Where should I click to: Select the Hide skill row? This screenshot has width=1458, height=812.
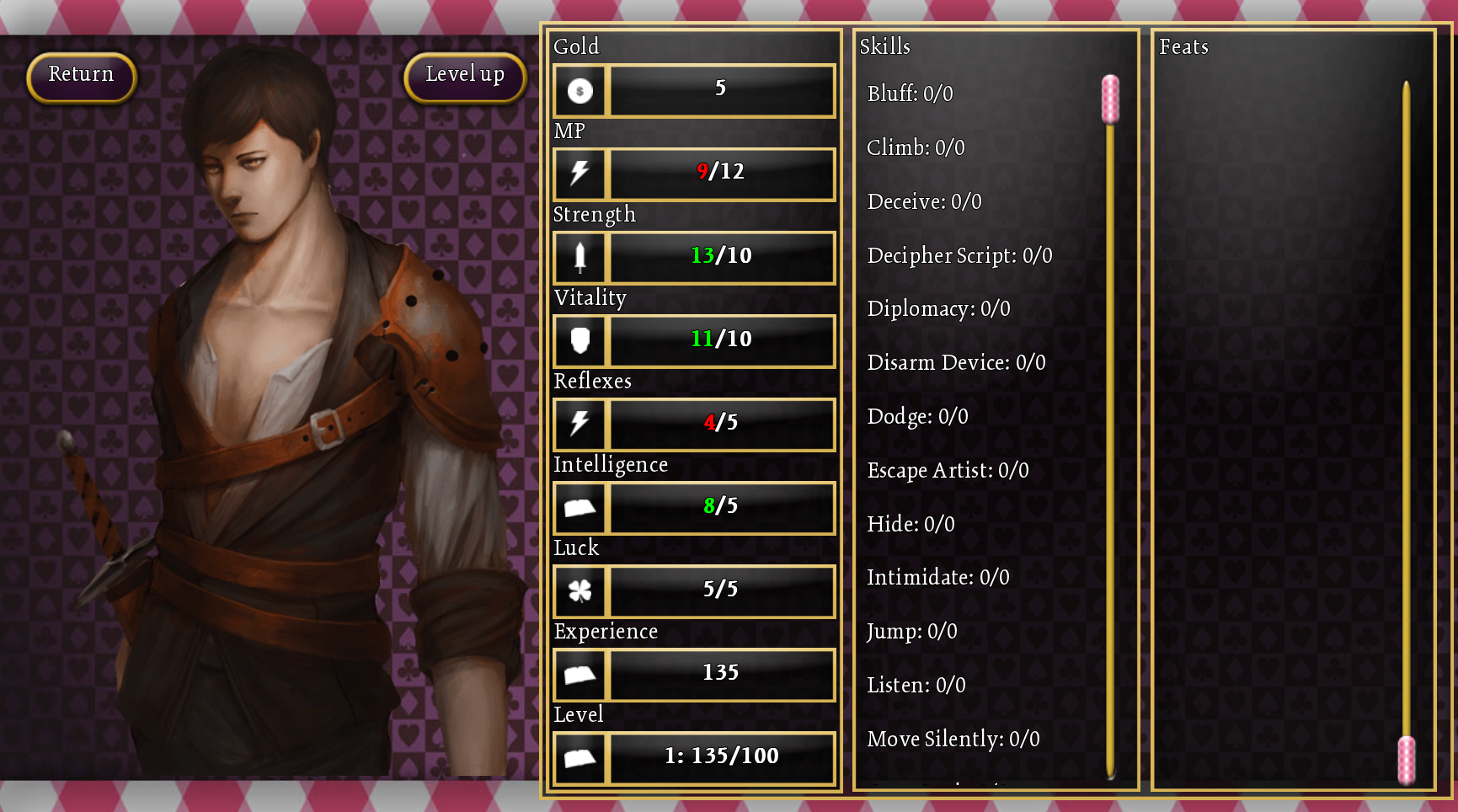pos(911,524)
